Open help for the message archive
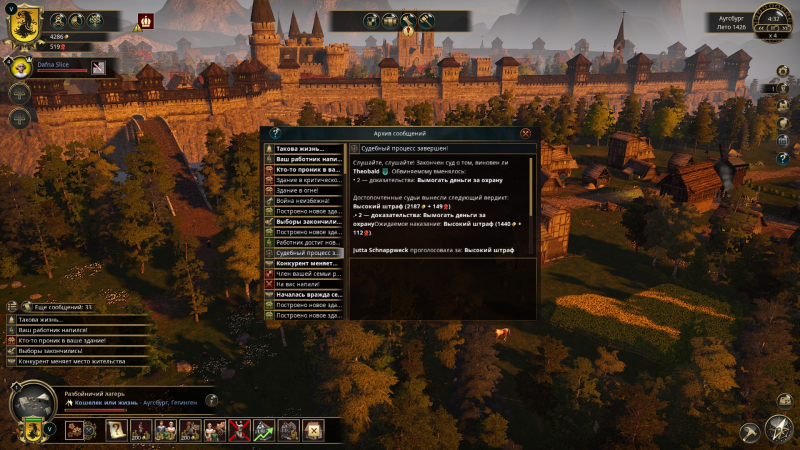The height and width of the screenshot is (450, 800). tap(275, 133)
